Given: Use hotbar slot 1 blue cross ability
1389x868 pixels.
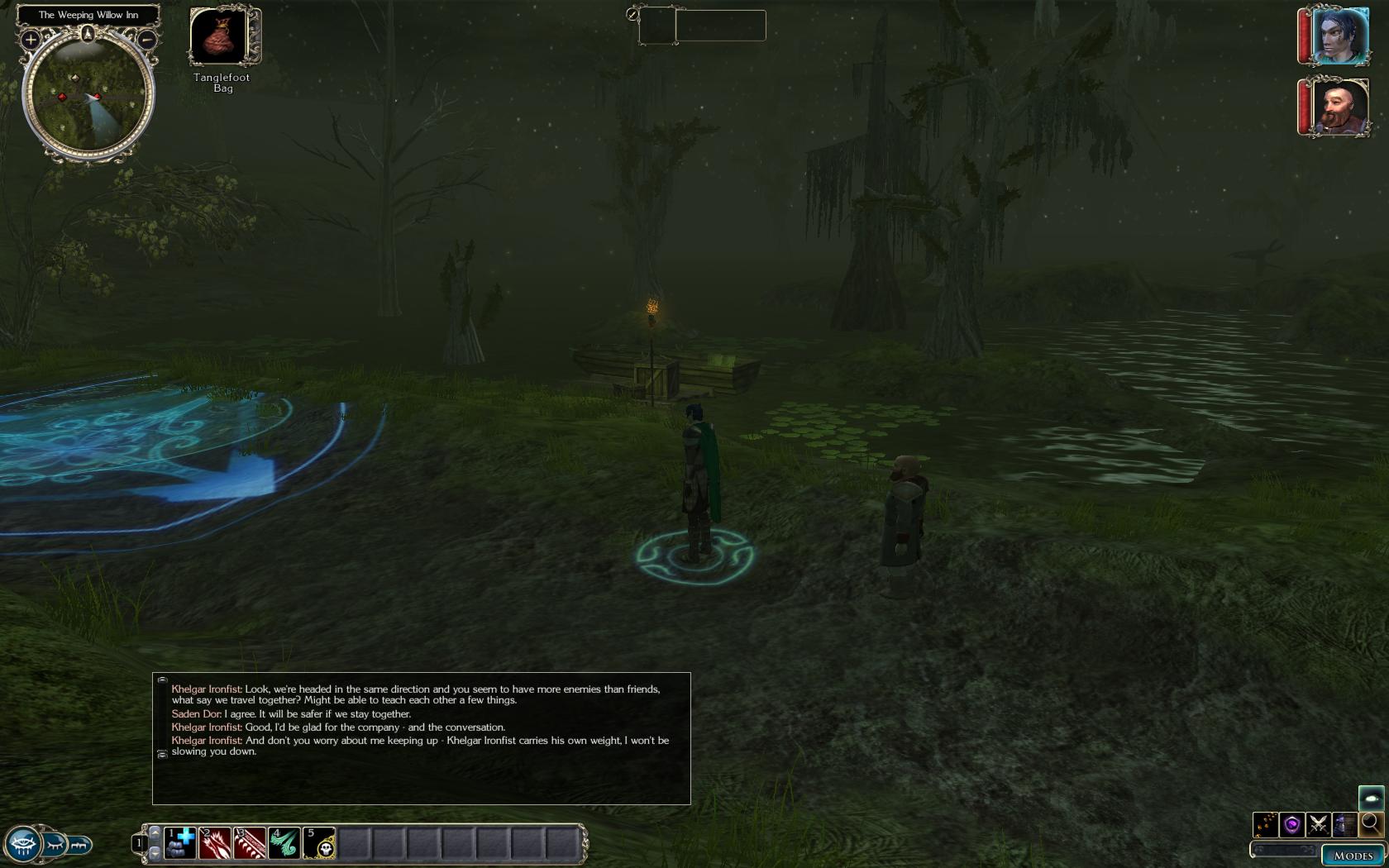Looking at the screenshot, I should point(179,843).
